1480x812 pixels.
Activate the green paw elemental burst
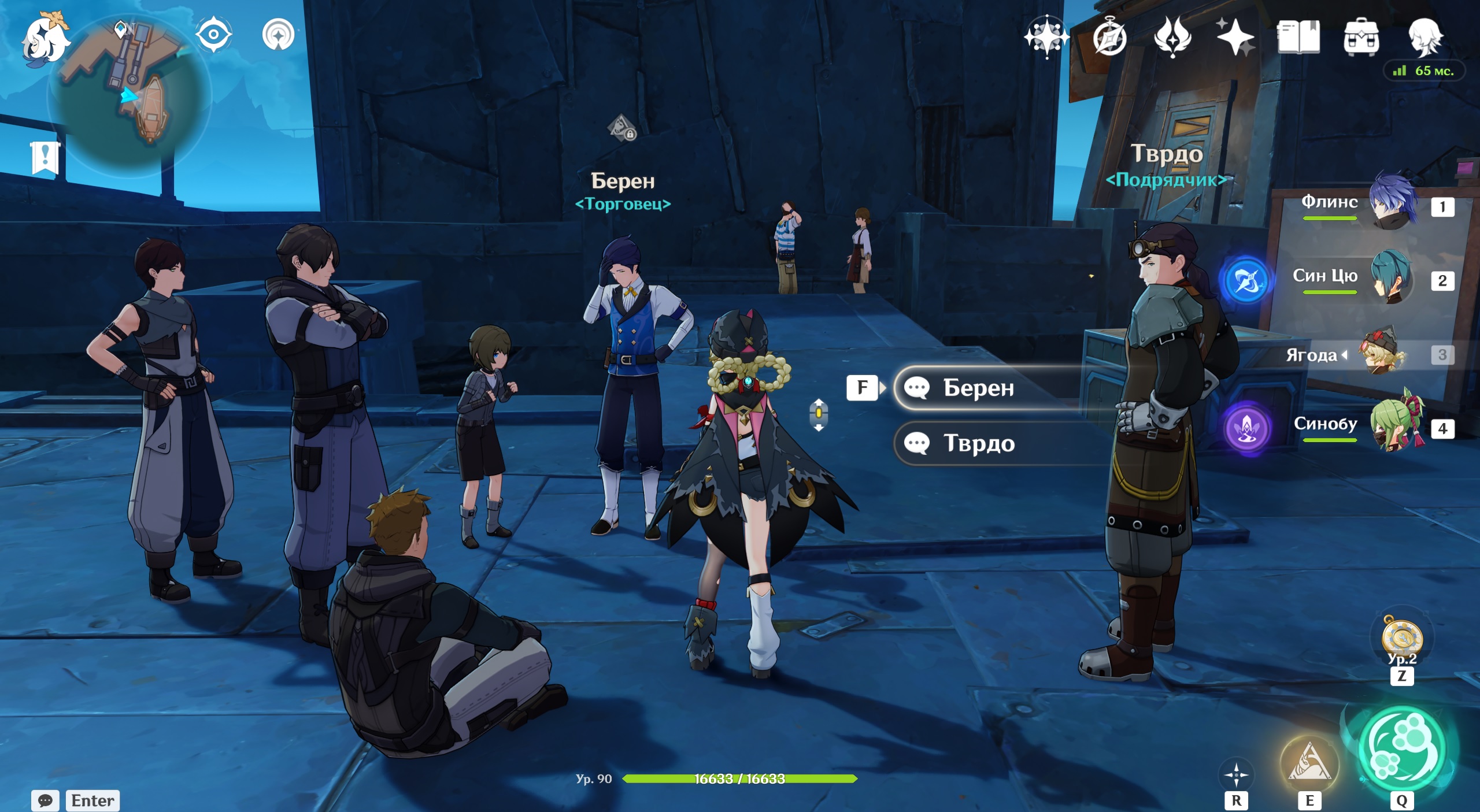click(1401, 750)
